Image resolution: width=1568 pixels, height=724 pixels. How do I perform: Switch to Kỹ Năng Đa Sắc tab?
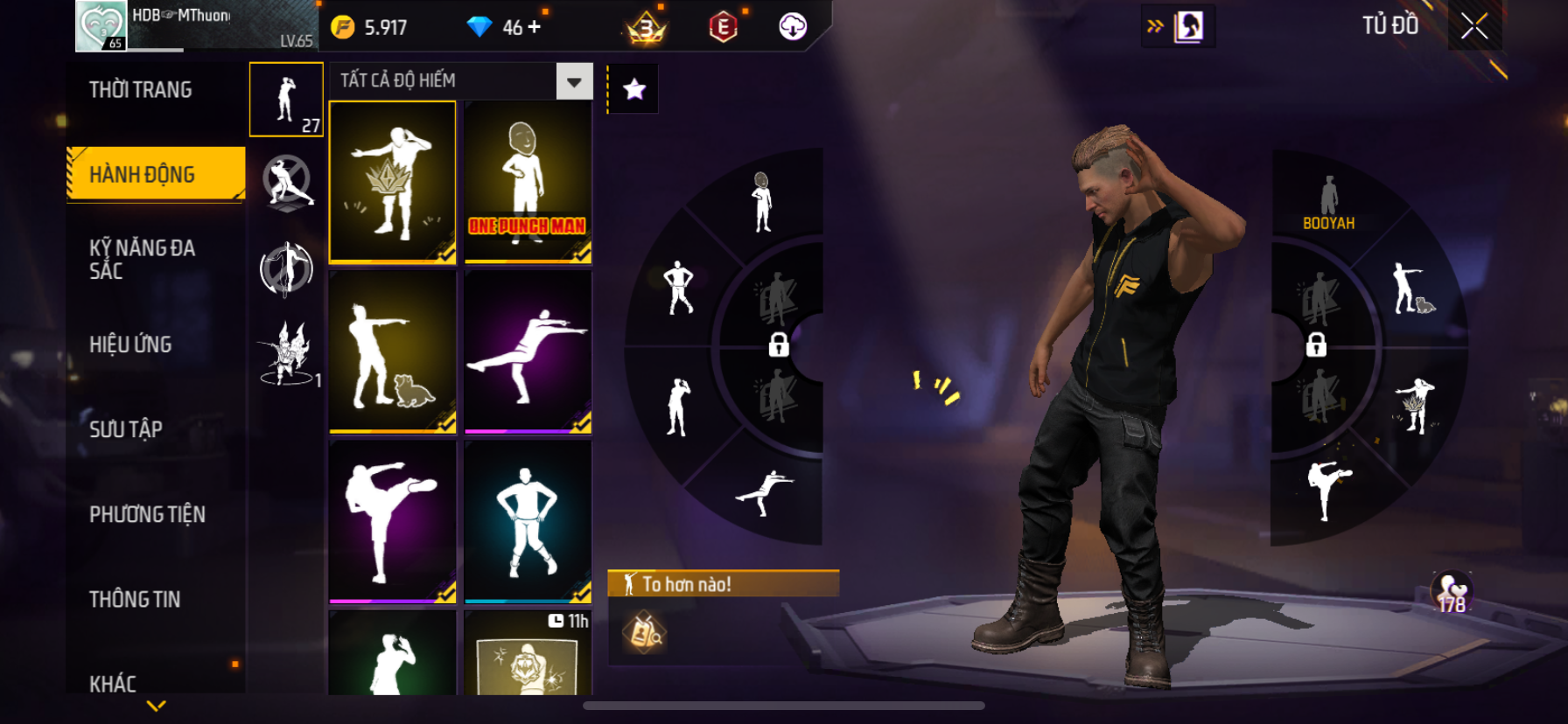pos(143,259)
